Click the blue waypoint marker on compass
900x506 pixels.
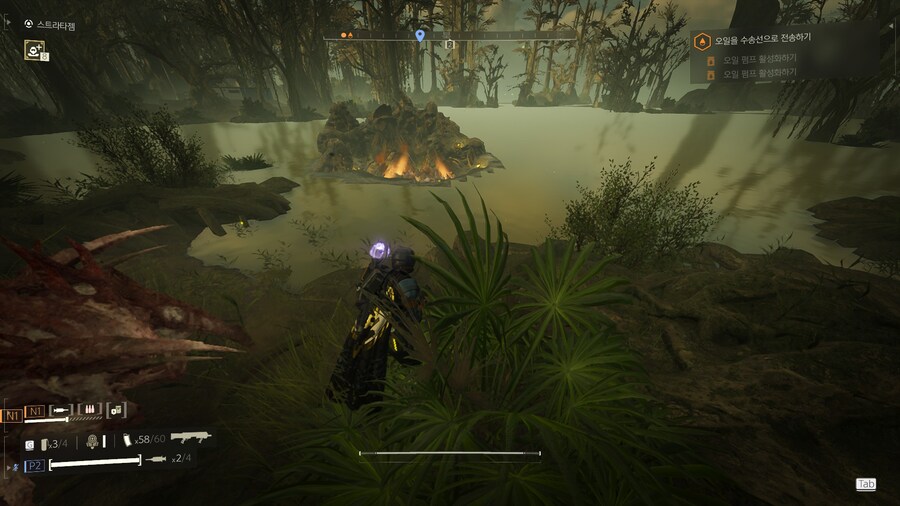point(420,36)
